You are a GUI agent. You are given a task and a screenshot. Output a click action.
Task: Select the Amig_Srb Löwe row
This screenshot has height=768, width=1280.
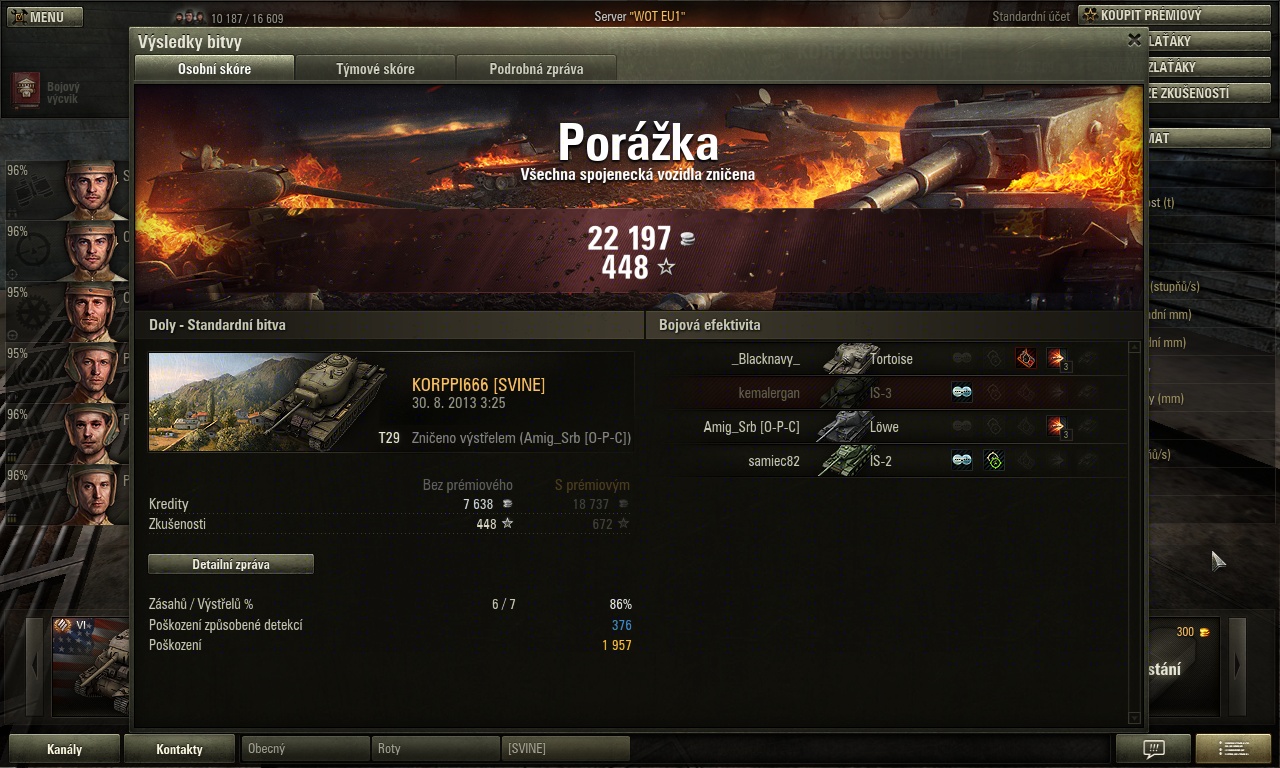(890, 427)
